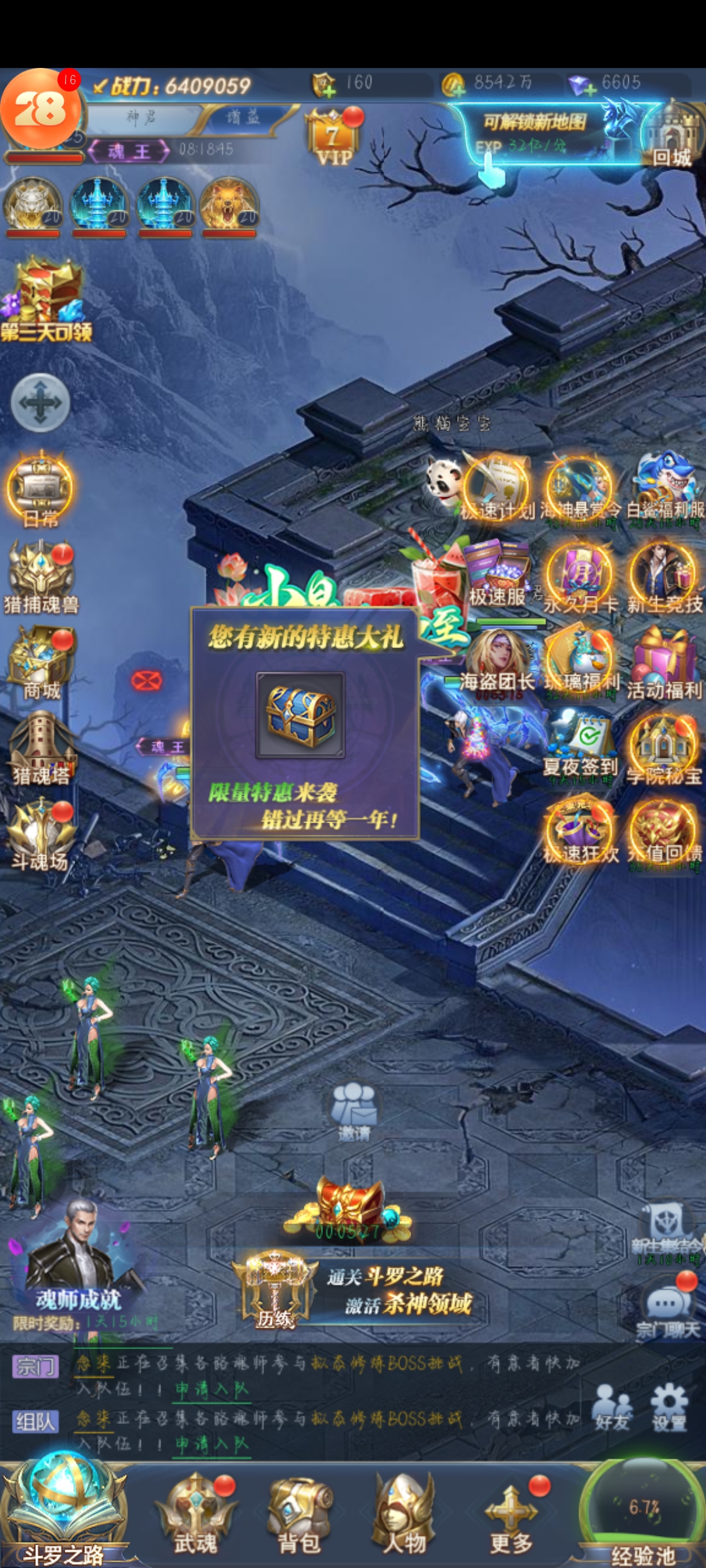Viewport: 706px width, 1568px height.
Task: Open the 背包 backpack
Action: (300, 1512)
